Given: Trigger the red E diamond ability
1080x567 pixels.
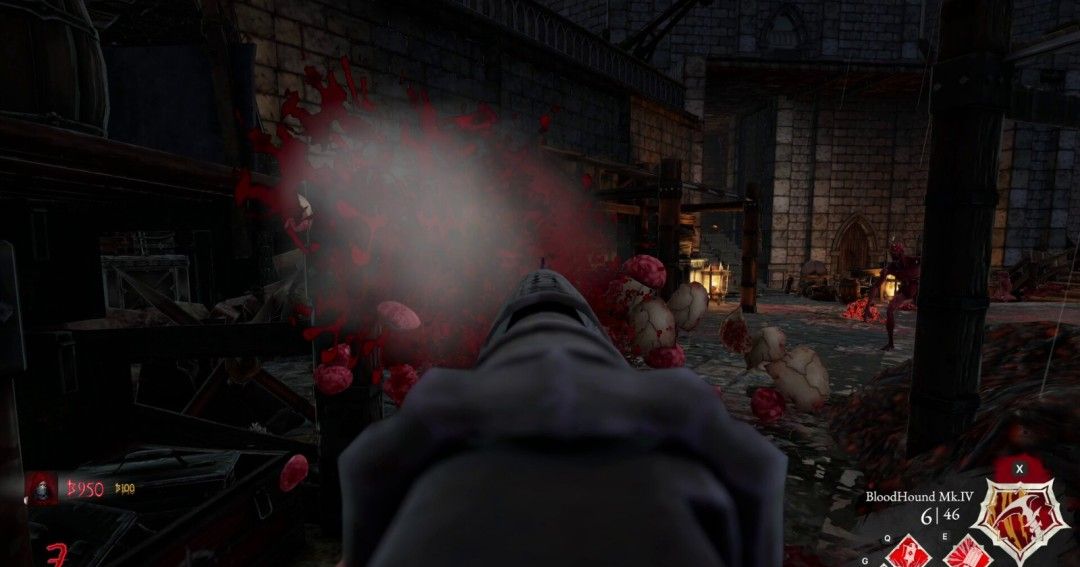Looking at the screenshot, I should tap(966, 553).
